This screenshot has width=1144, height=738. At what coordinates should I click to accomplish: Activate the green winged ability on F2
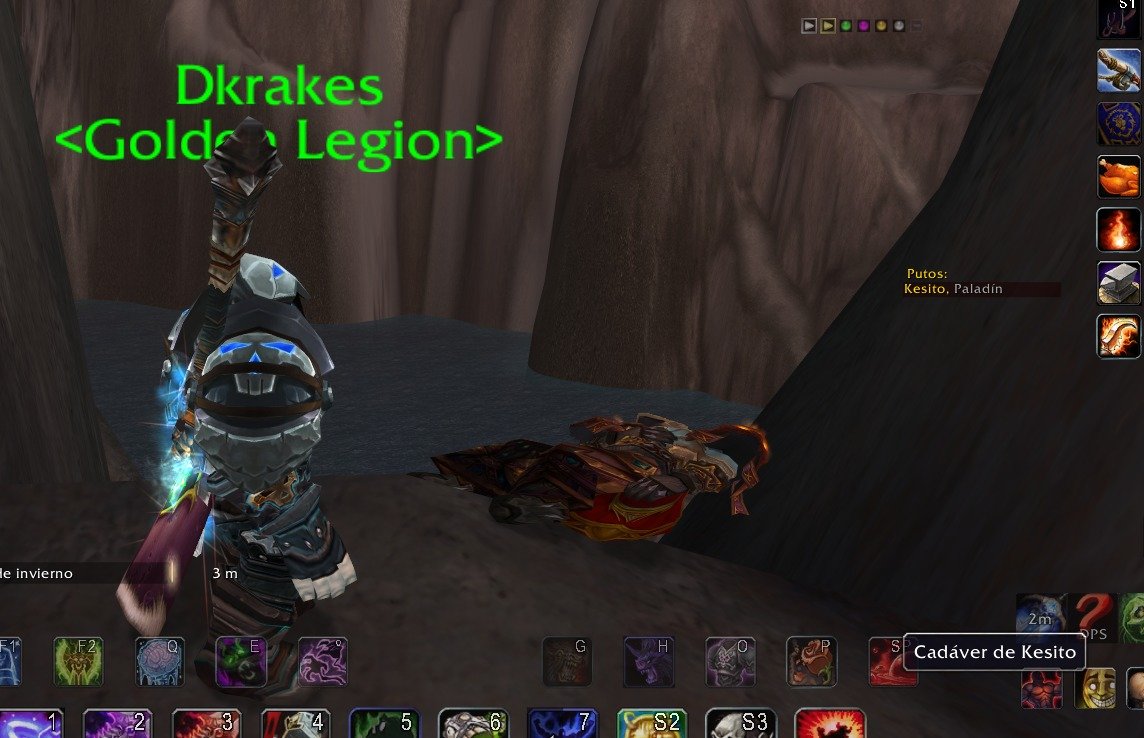point(78,660)
